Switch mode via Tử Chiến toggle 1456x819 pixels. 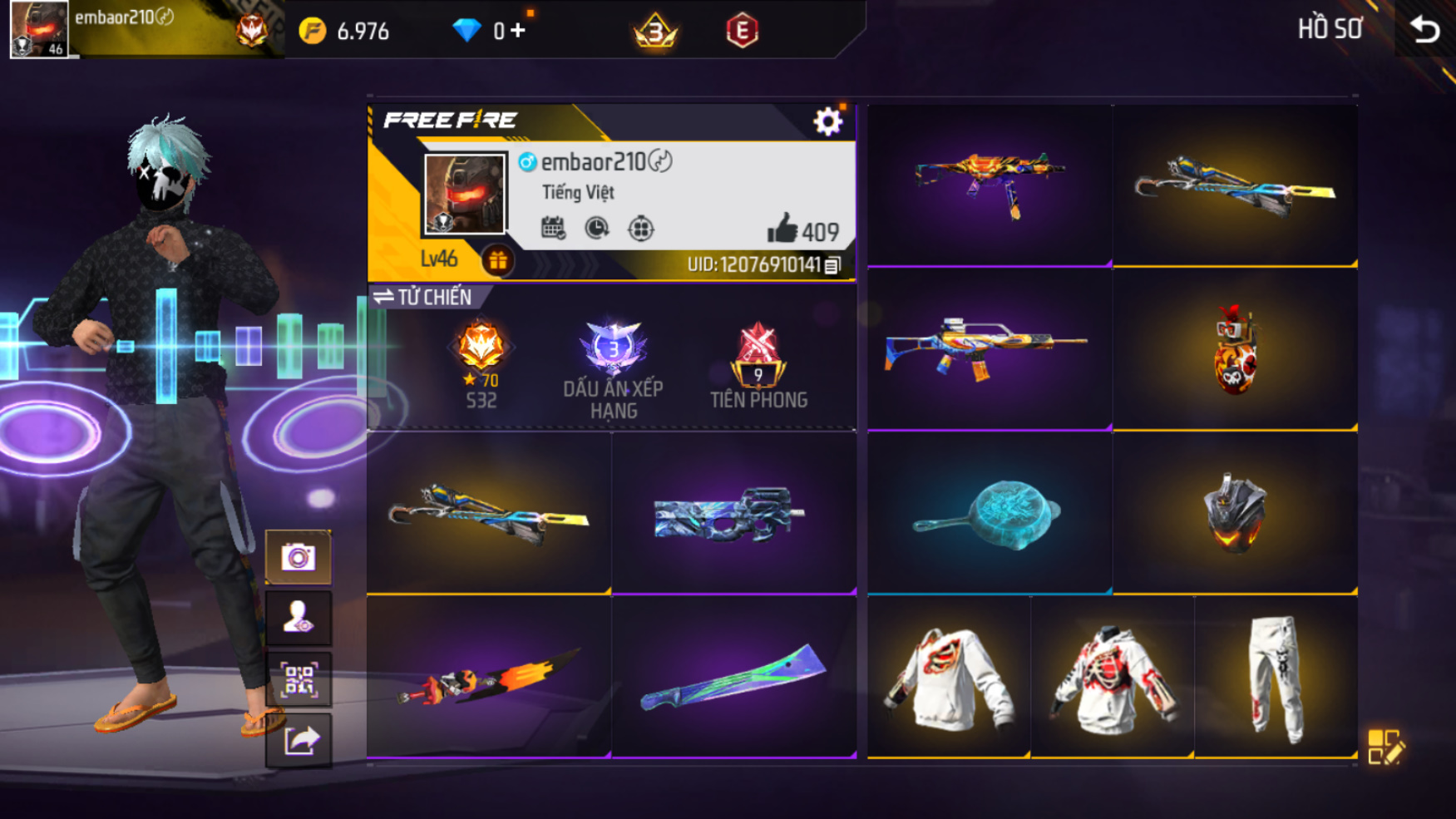pos(423,297)
